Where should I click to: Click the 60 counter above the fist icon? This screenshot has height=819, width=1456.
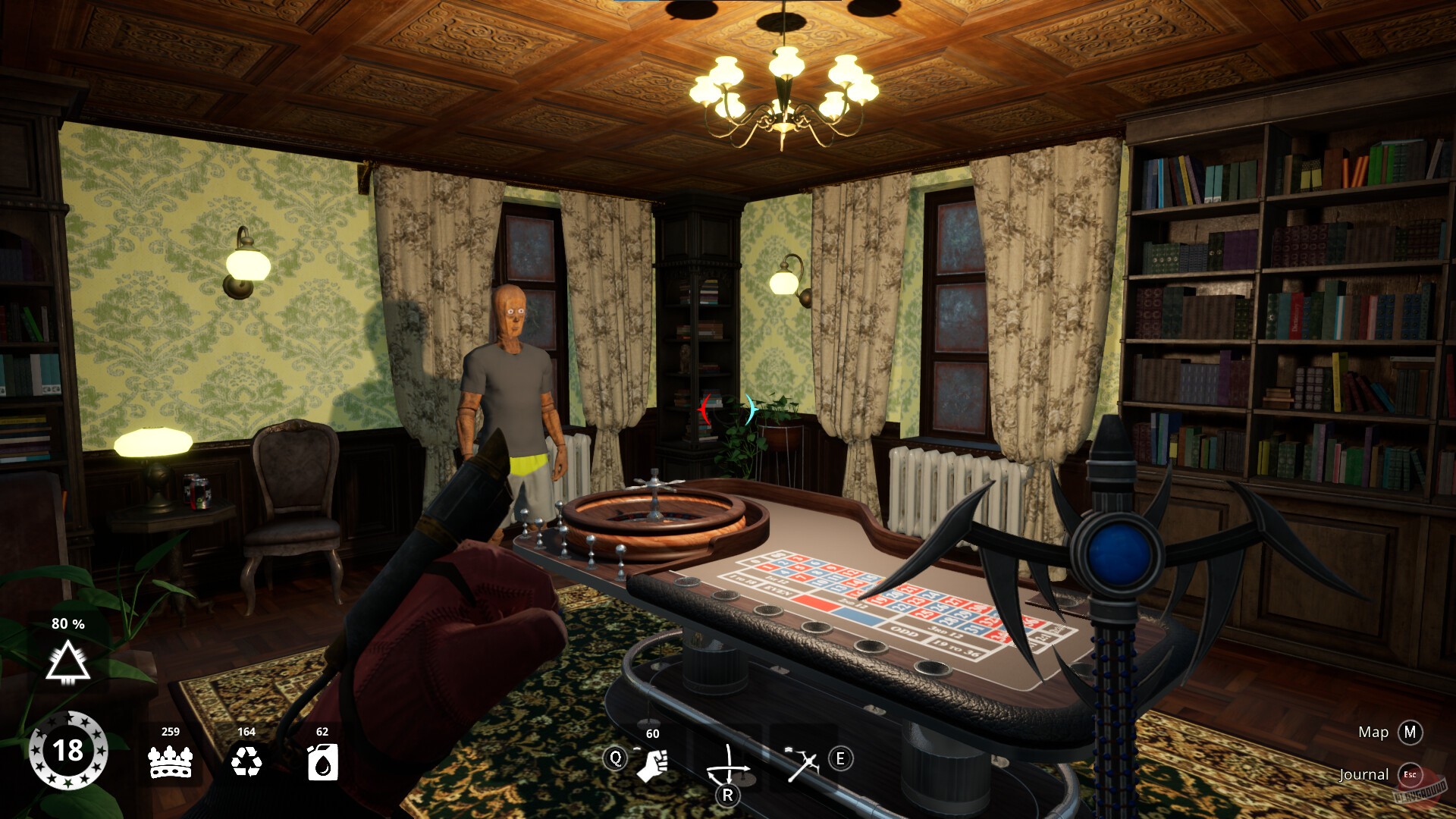coord(652,733)
